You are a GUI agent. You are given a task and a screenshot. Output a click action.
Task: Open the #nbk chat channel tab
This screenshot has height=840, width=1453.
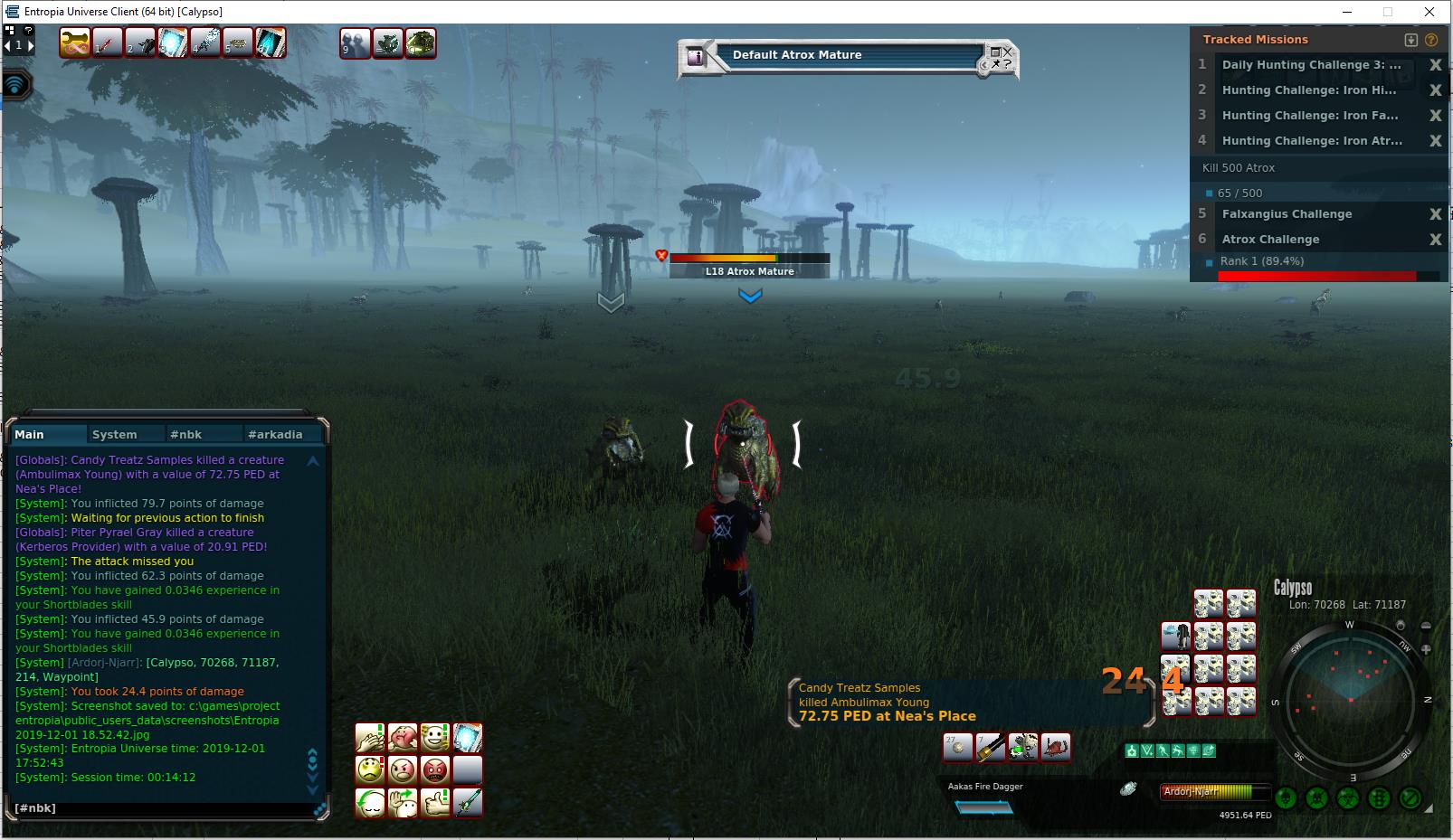pyautogui.click(x=185, y=435)
